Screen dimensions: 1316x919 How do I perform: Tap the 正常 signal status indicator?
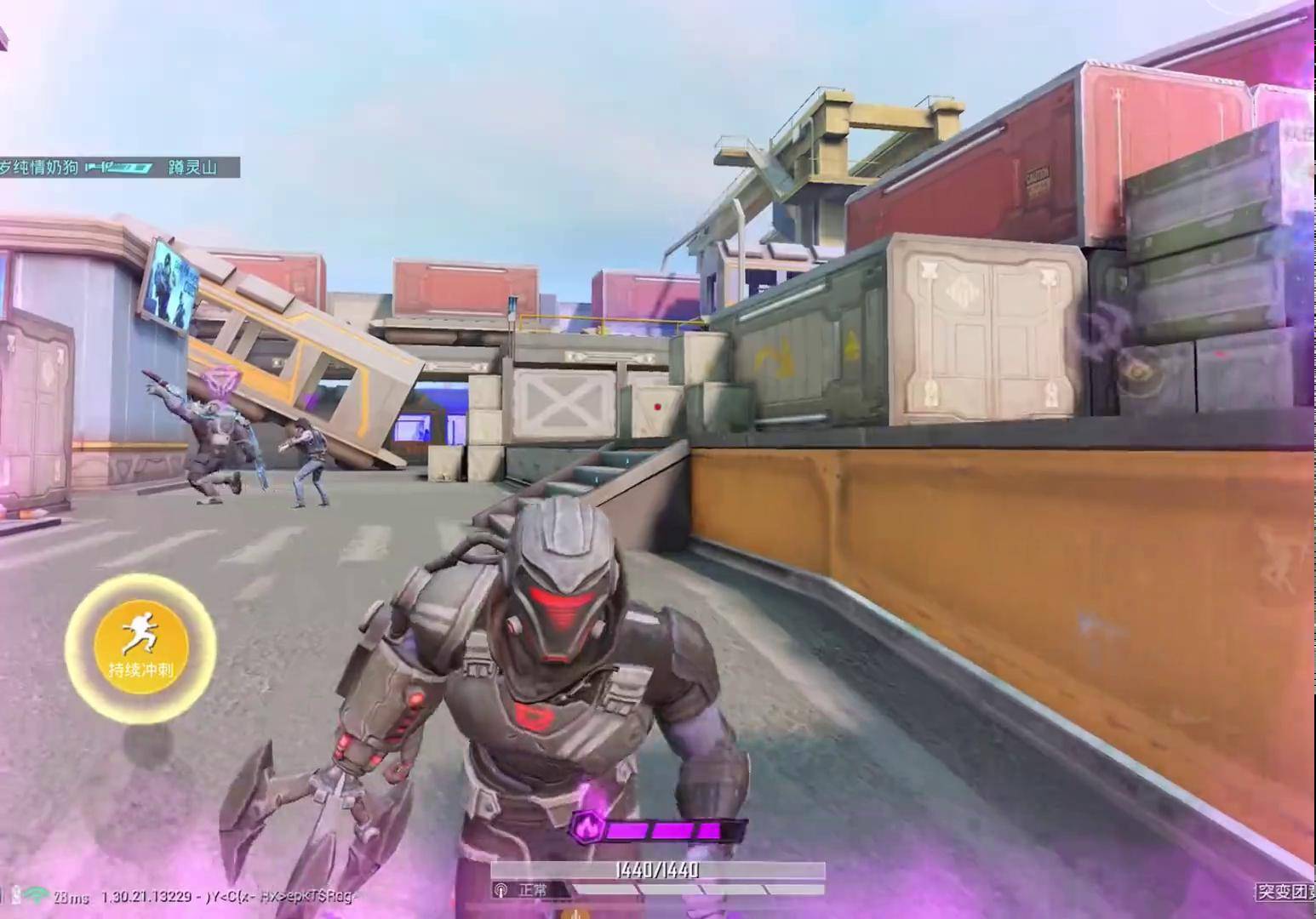click(523, 890)
